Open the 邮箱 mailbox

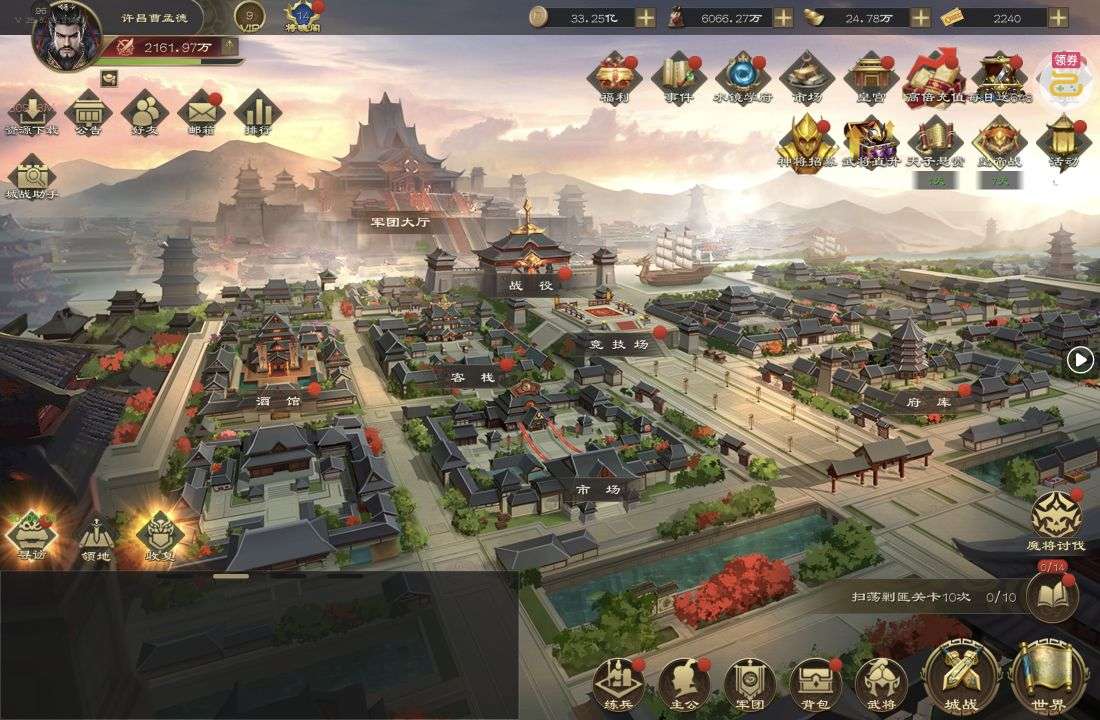click(200, 112)
